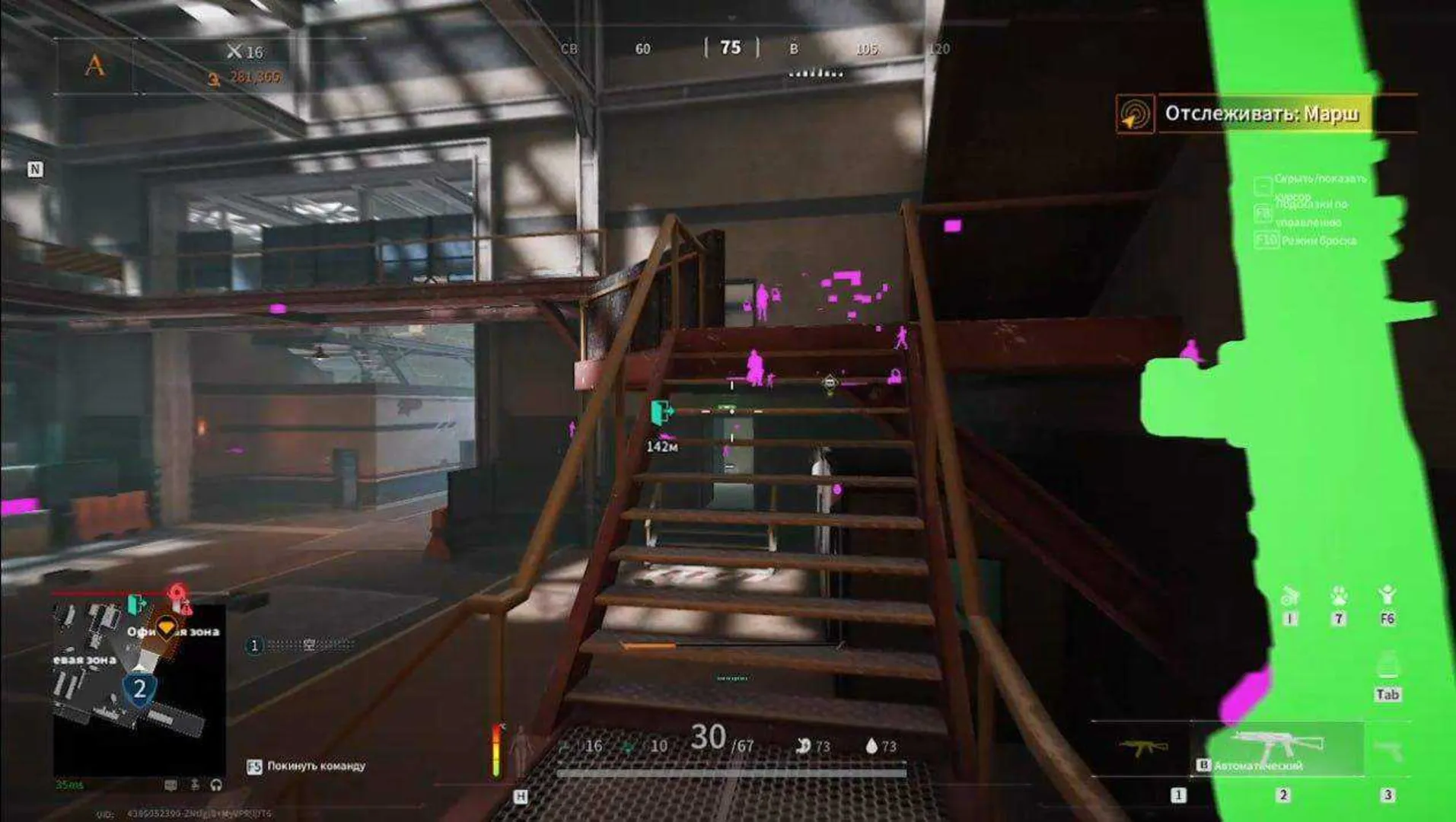Click the green exit marker on the minimap
The image size is (1456, 822).
tap(136, 604)
